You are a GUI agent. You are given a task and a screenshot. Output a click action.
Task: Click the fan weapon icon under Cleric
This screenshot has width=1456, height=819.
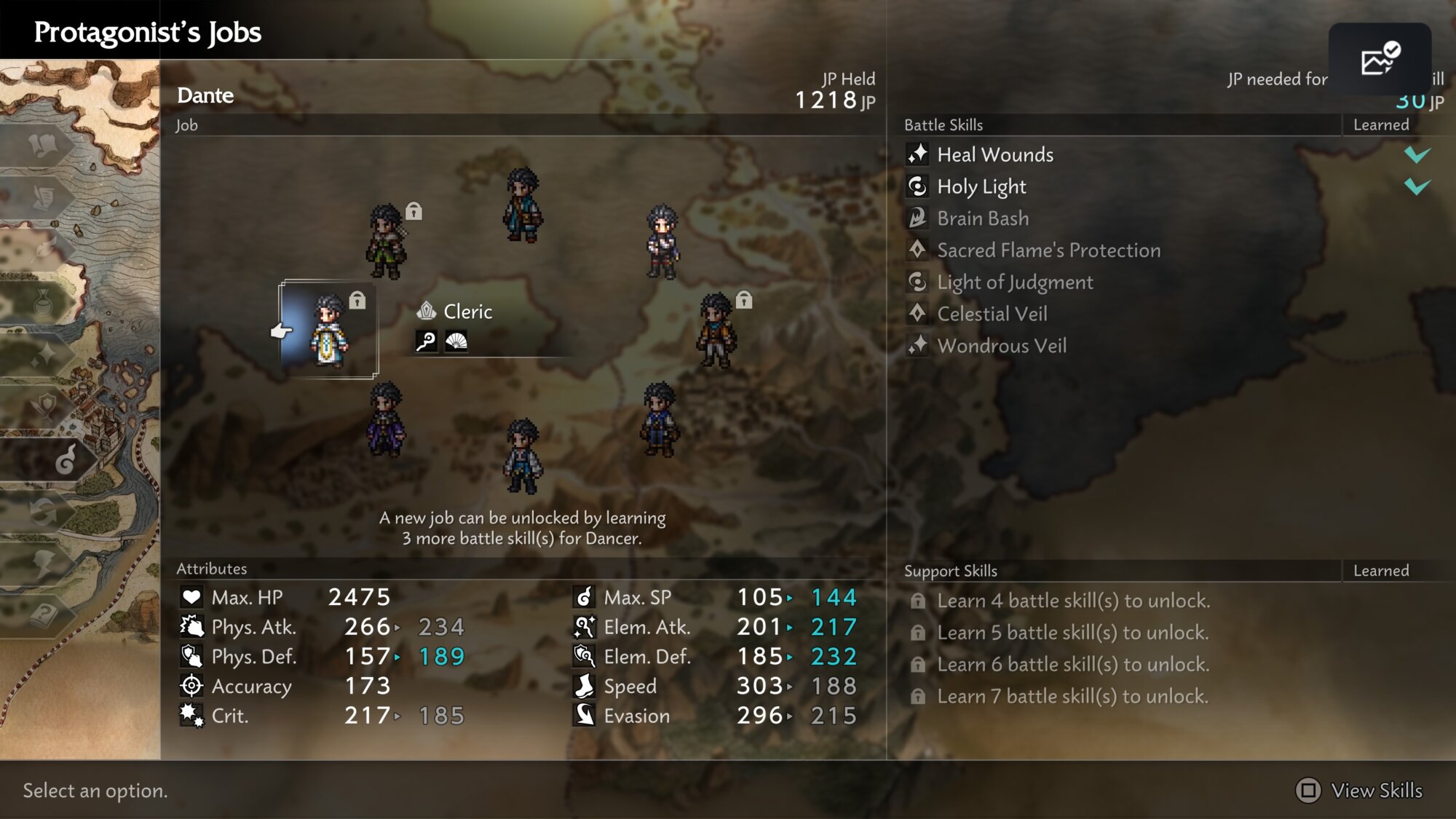(x=456, y=341)
